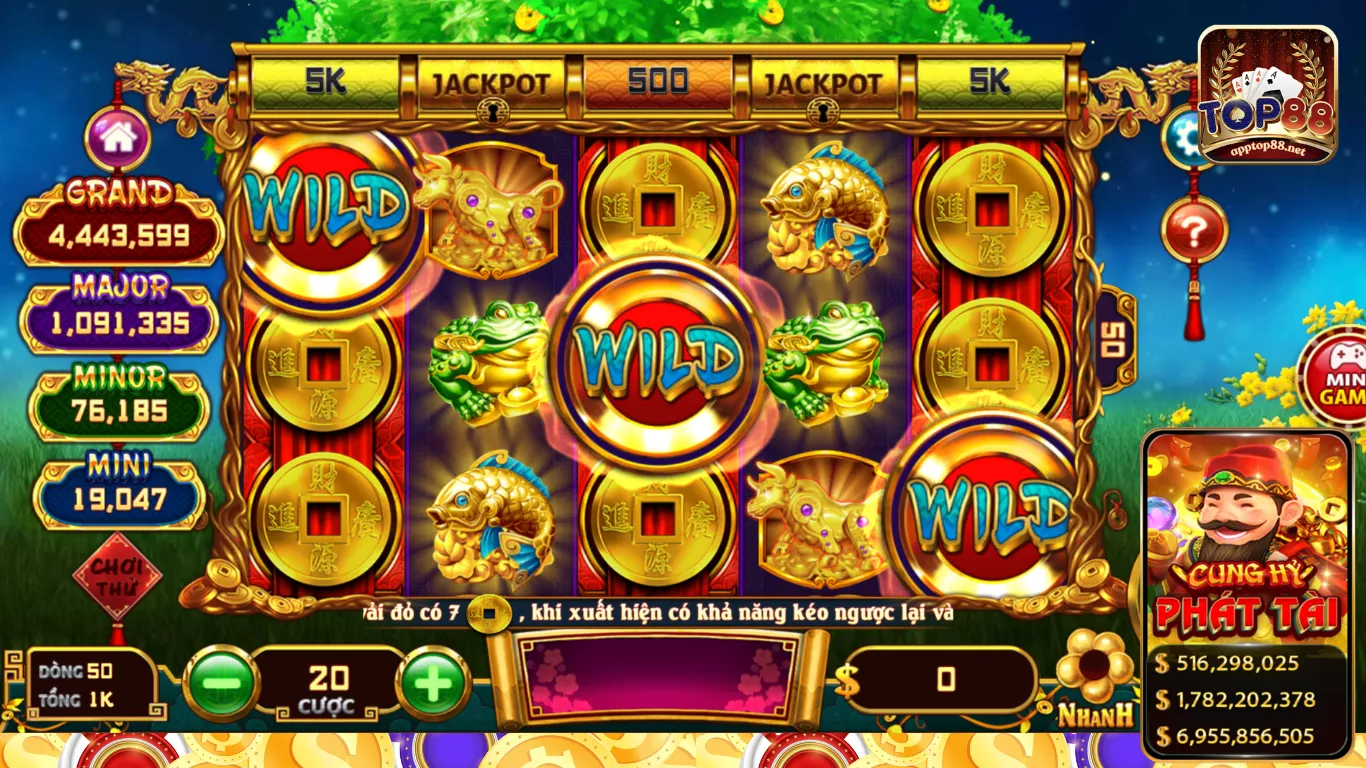Image resolution: width=1366 pixels, height=768 pixels.
Task: Select the 500 header above the middle reel
Action: click(x=656, y=80)
